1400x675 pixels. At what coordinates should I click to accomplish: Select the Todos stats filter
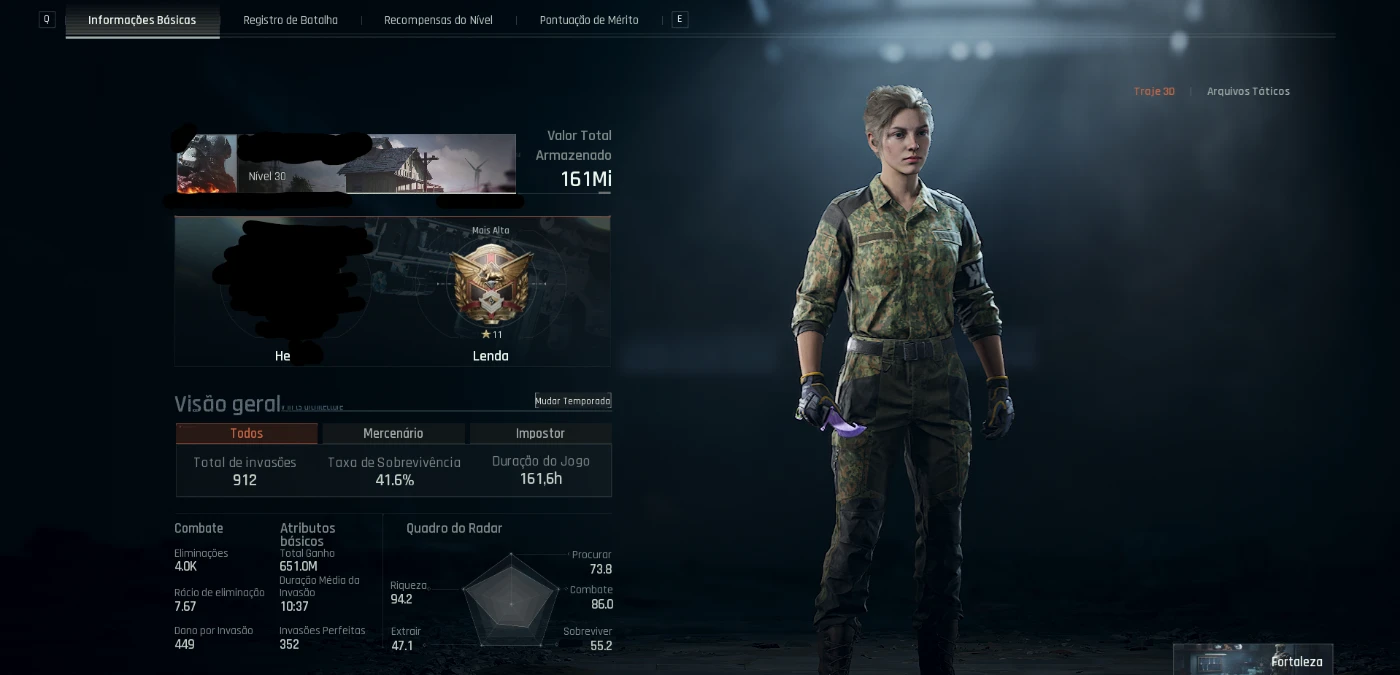pos(247,433)
